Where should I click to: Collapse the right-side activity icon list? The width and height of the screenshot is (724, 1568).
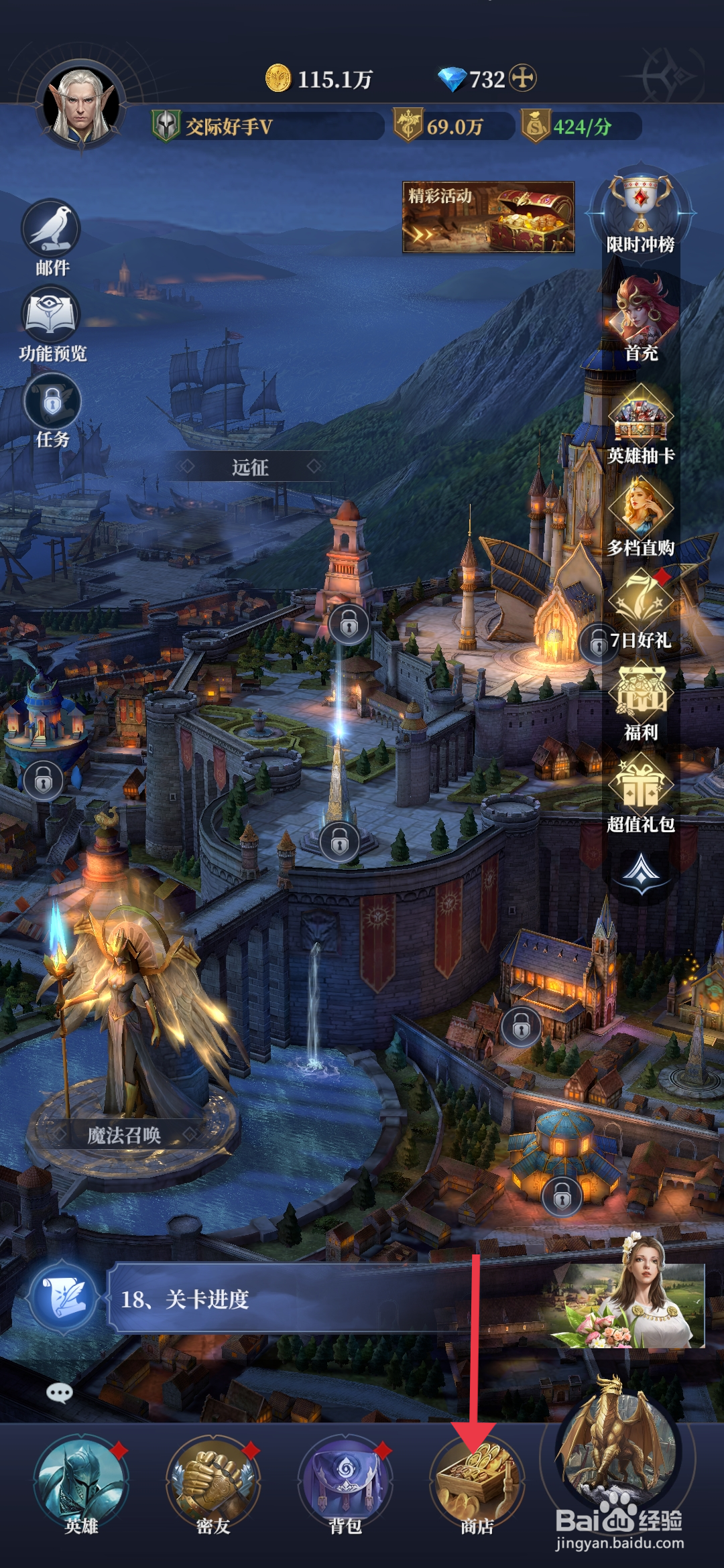click(642, 871)
